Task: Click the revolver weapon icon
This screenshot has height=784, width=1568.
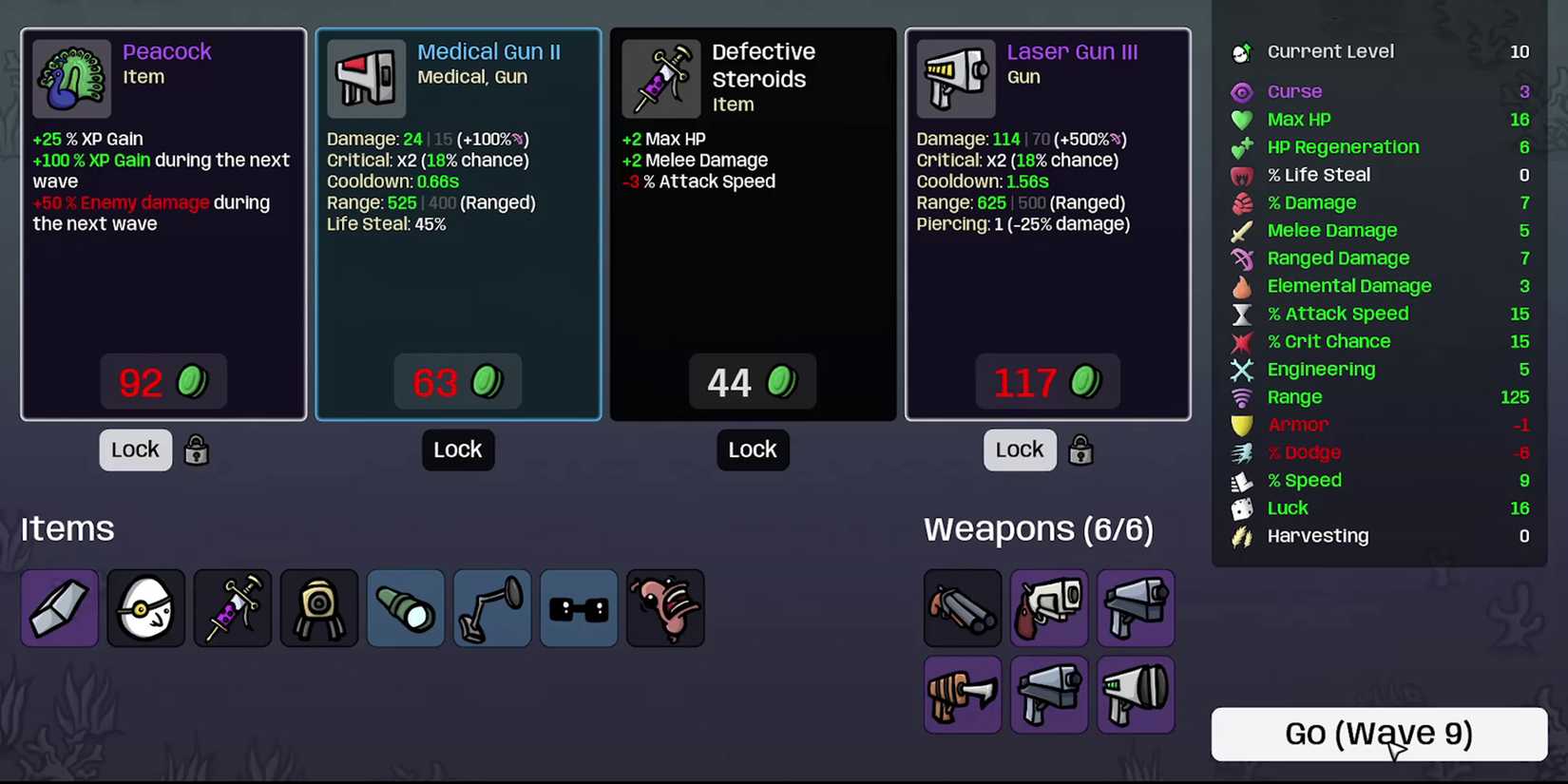Action: [x=1049, y=608]
